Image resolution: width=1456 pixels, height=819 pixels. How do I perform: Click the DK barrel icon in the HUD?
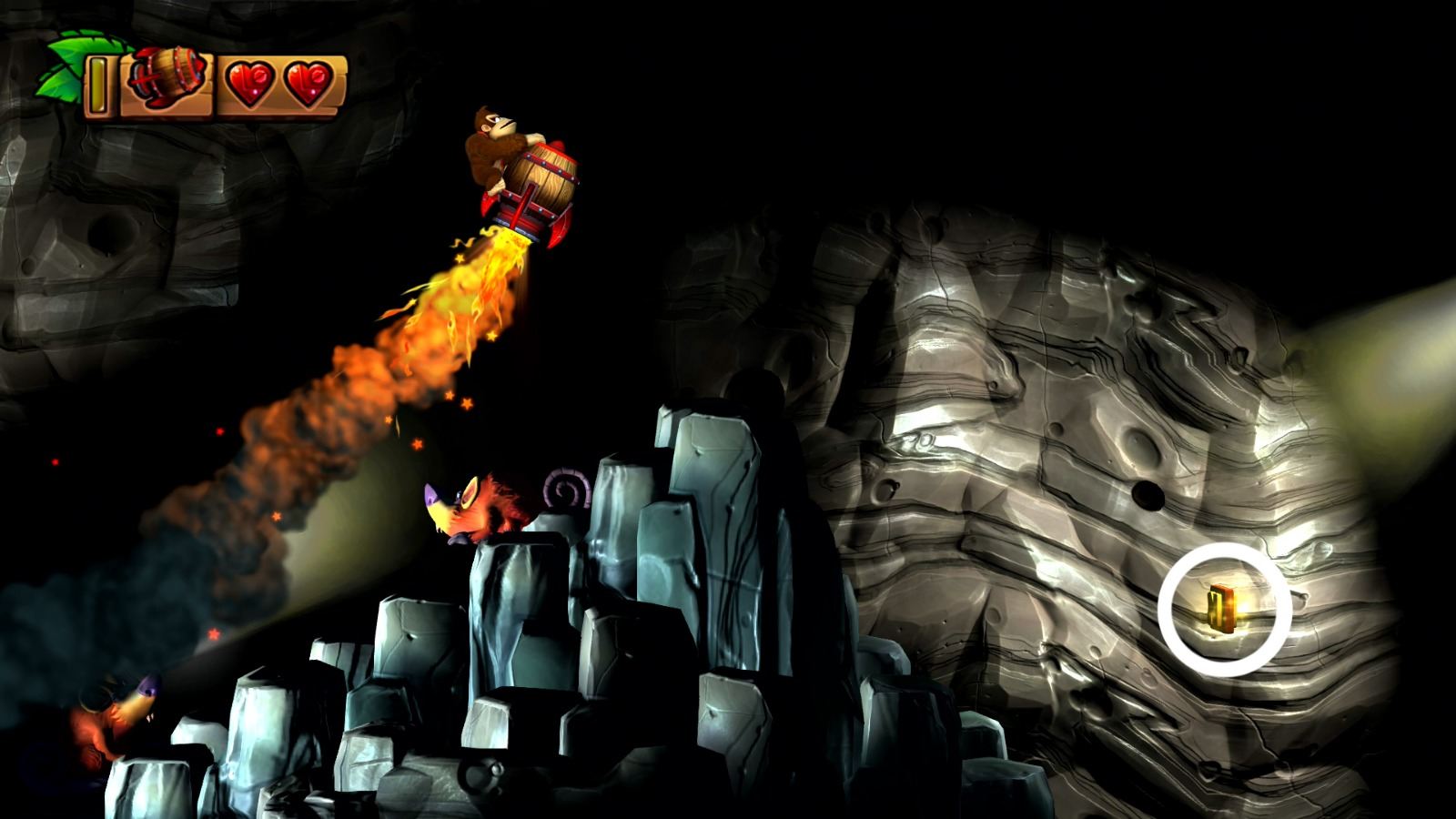pyautogui.click(x=165, y=77)
